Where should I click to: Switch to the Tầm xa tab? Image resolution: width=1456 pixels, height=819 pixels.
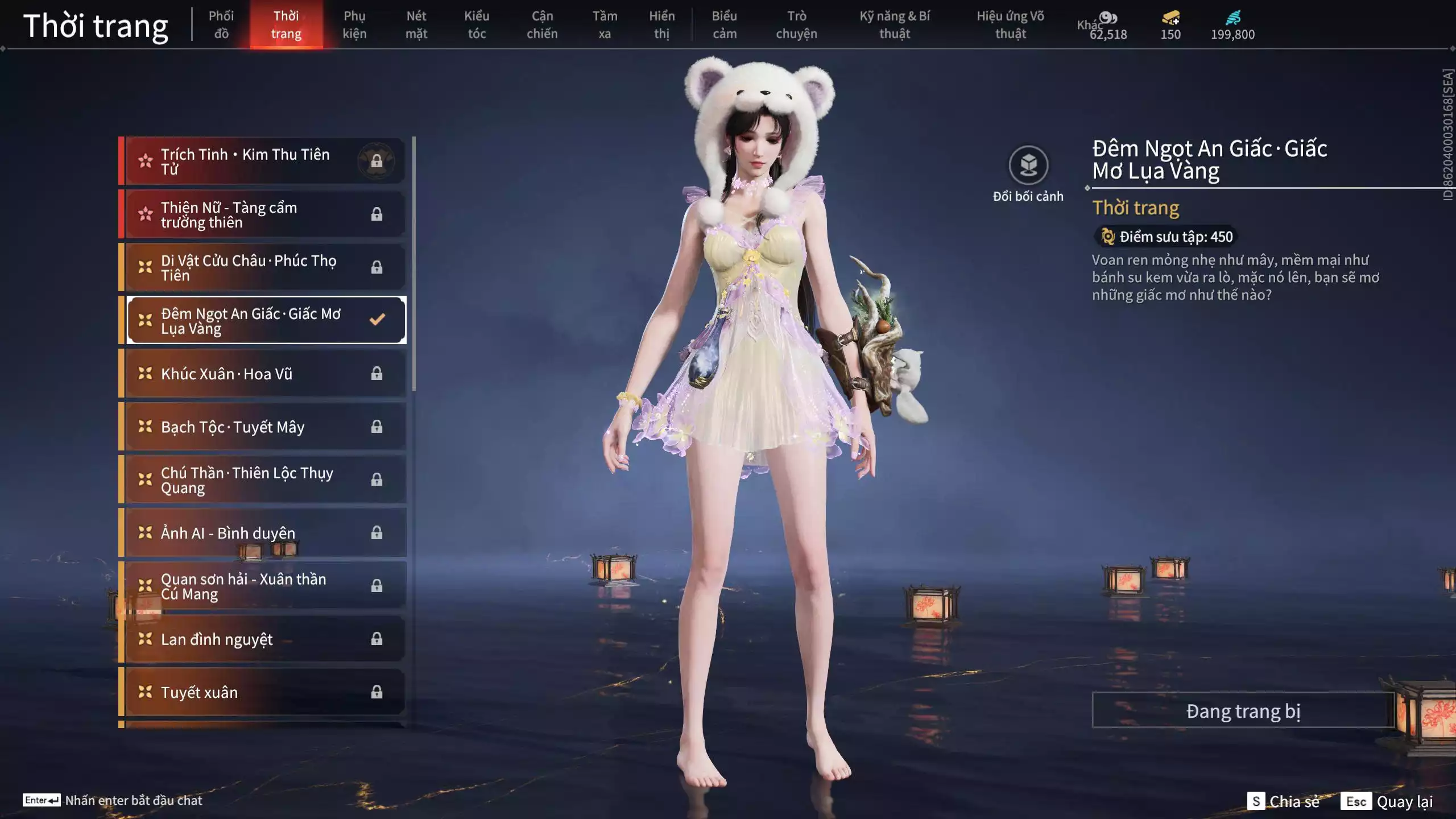point(605,24)
